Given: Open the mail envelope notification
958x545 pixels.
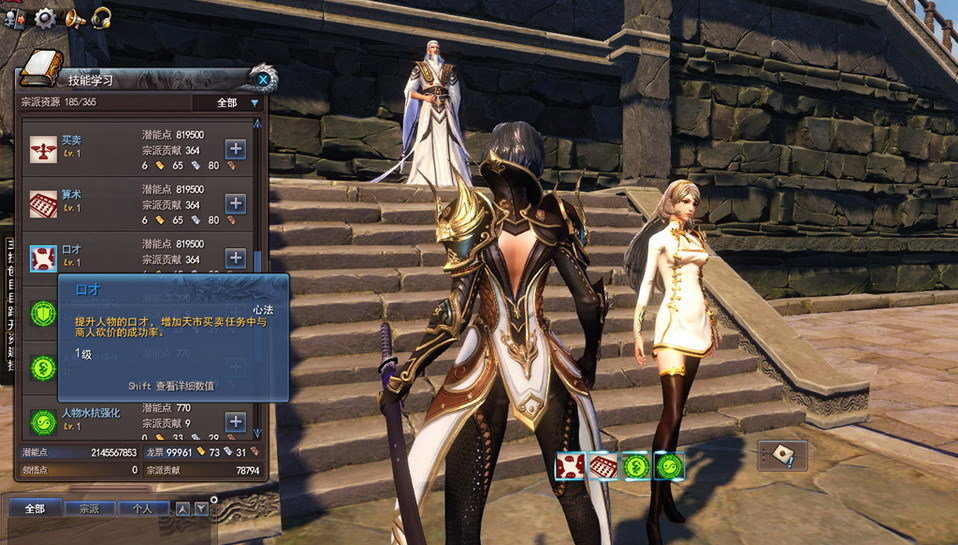Looking at the screenshot, I should point(780,455).
